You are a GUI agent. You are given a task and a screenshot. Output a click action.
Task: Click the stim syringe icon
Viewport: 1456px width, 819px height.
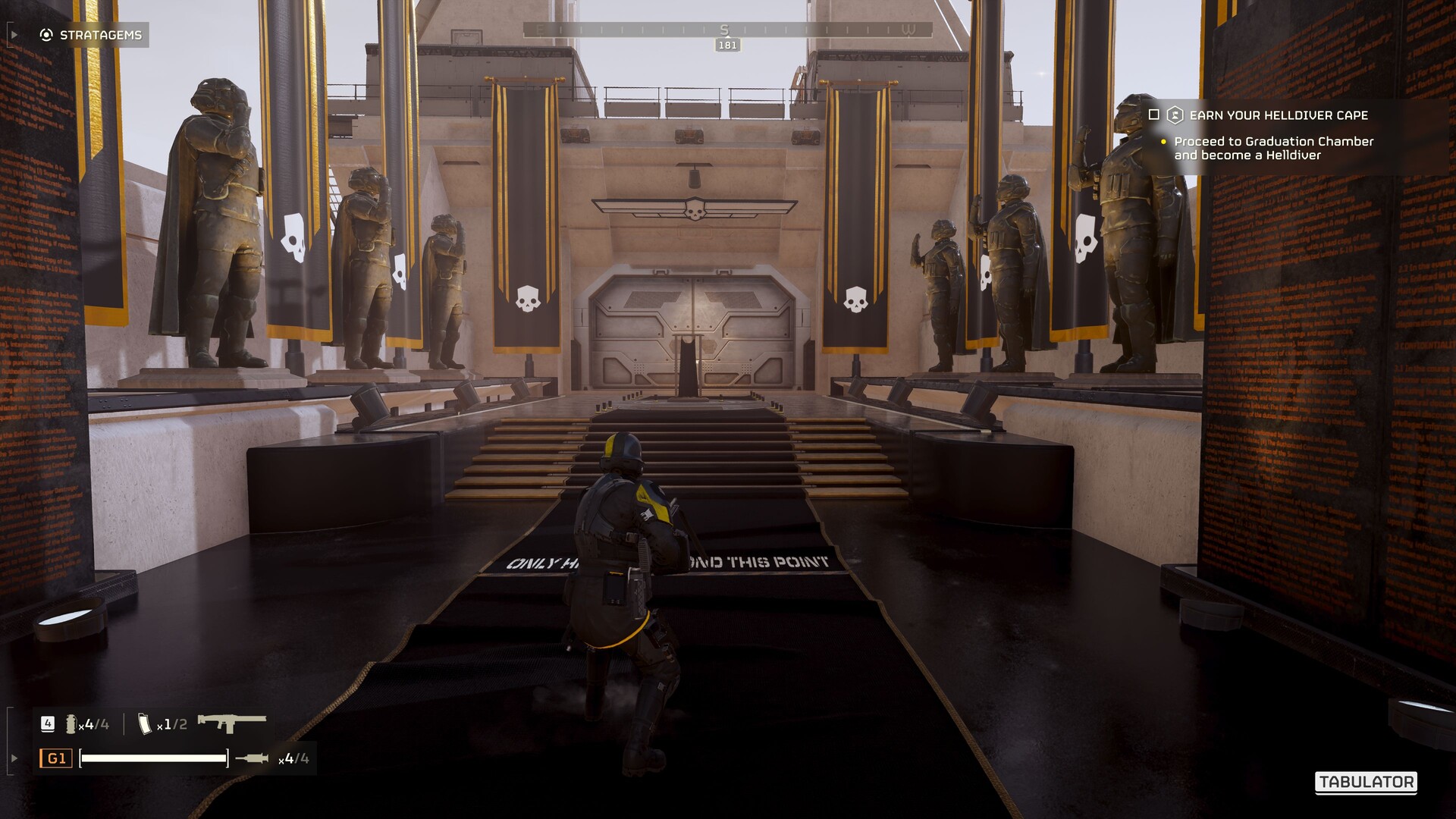252,758
